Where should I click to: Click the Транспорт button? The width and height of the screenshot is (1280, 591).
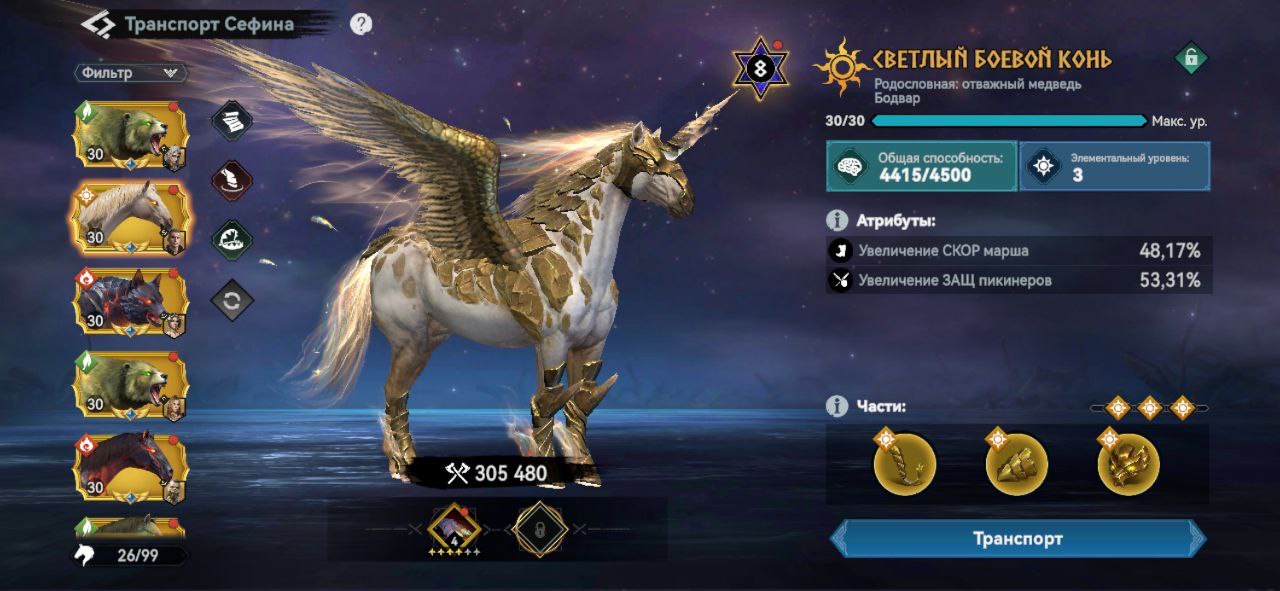pyautogui.click(x=1017, y=539)
